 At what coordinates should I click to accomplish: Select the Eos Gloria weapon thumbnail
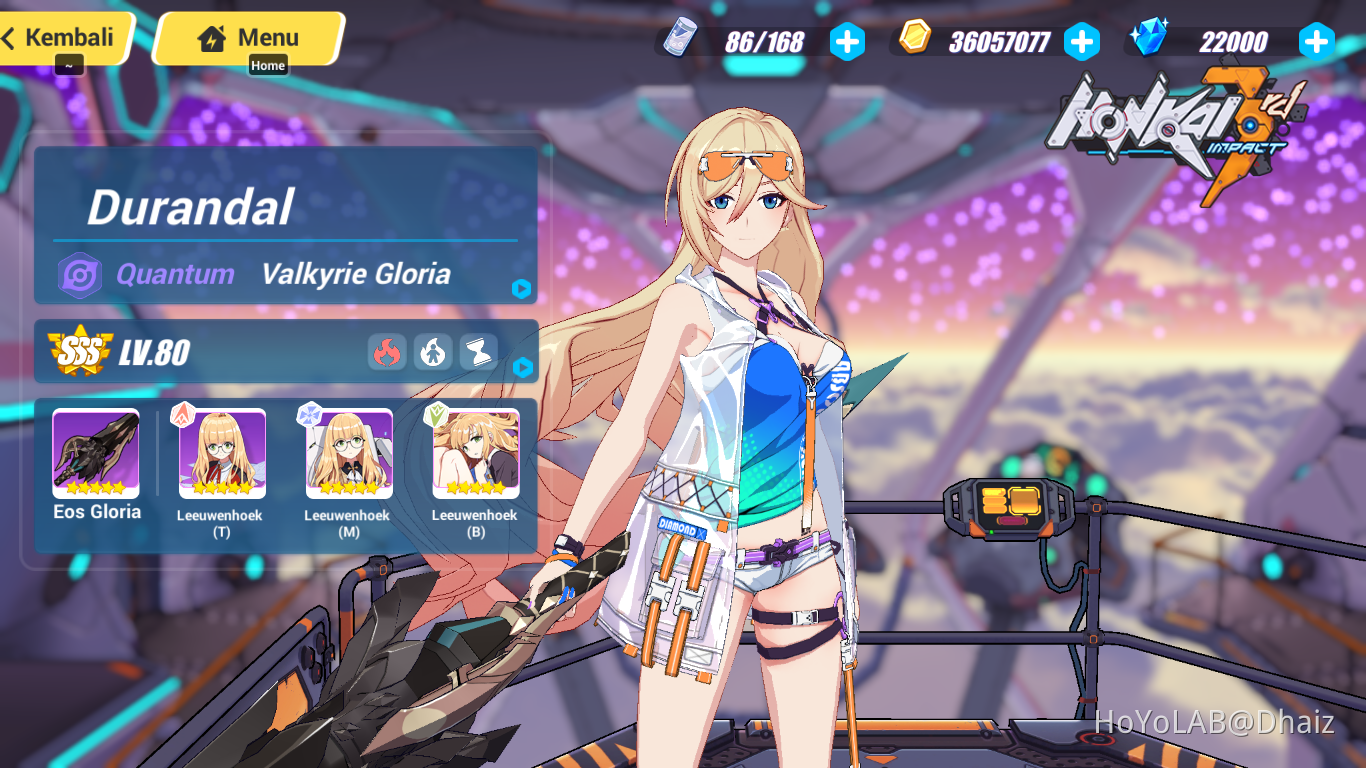pyautogui.click(x=95, y=455)
